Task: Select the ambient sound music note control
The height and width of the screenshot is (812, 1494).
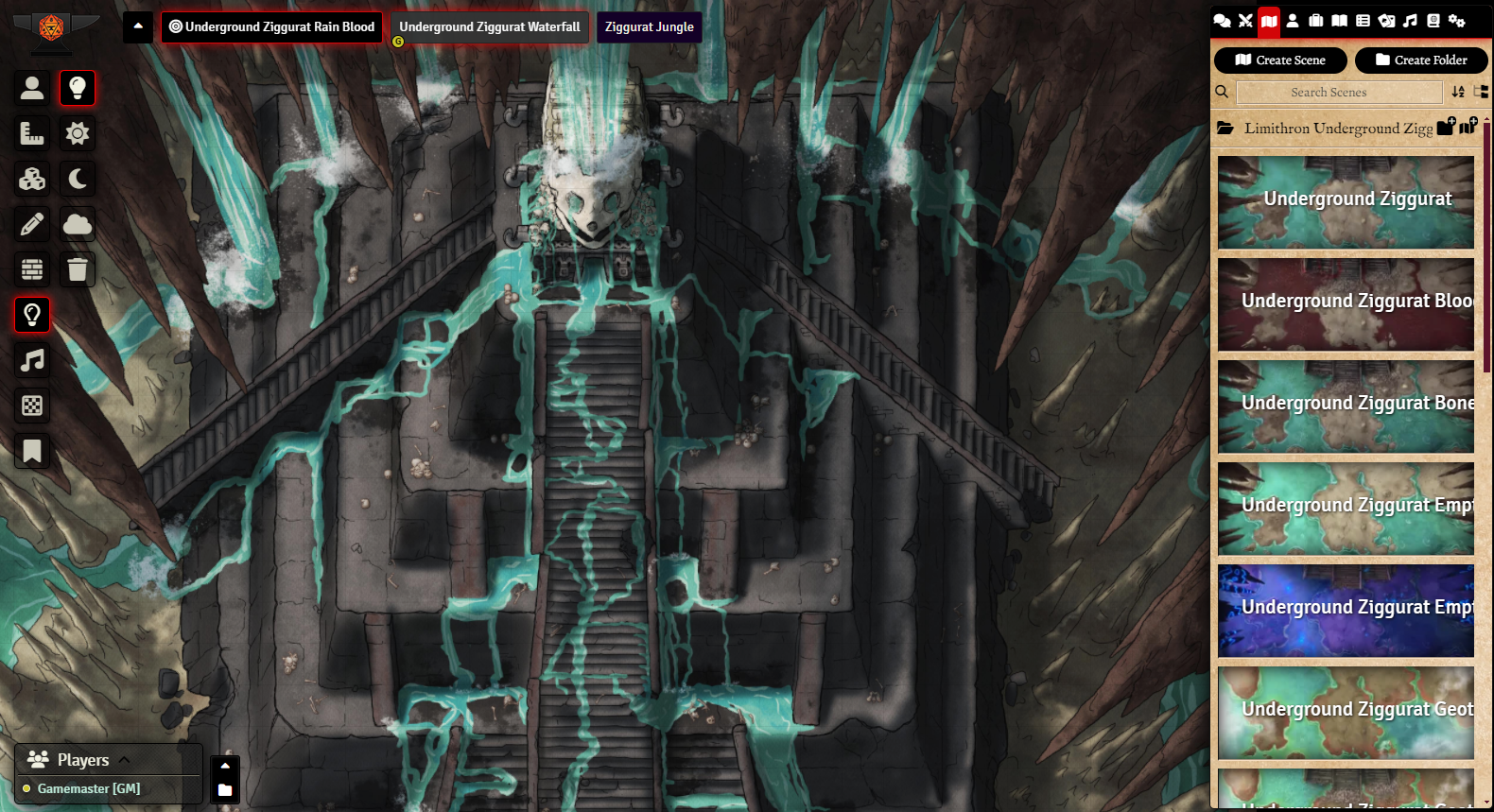Action: pos(32,360)
